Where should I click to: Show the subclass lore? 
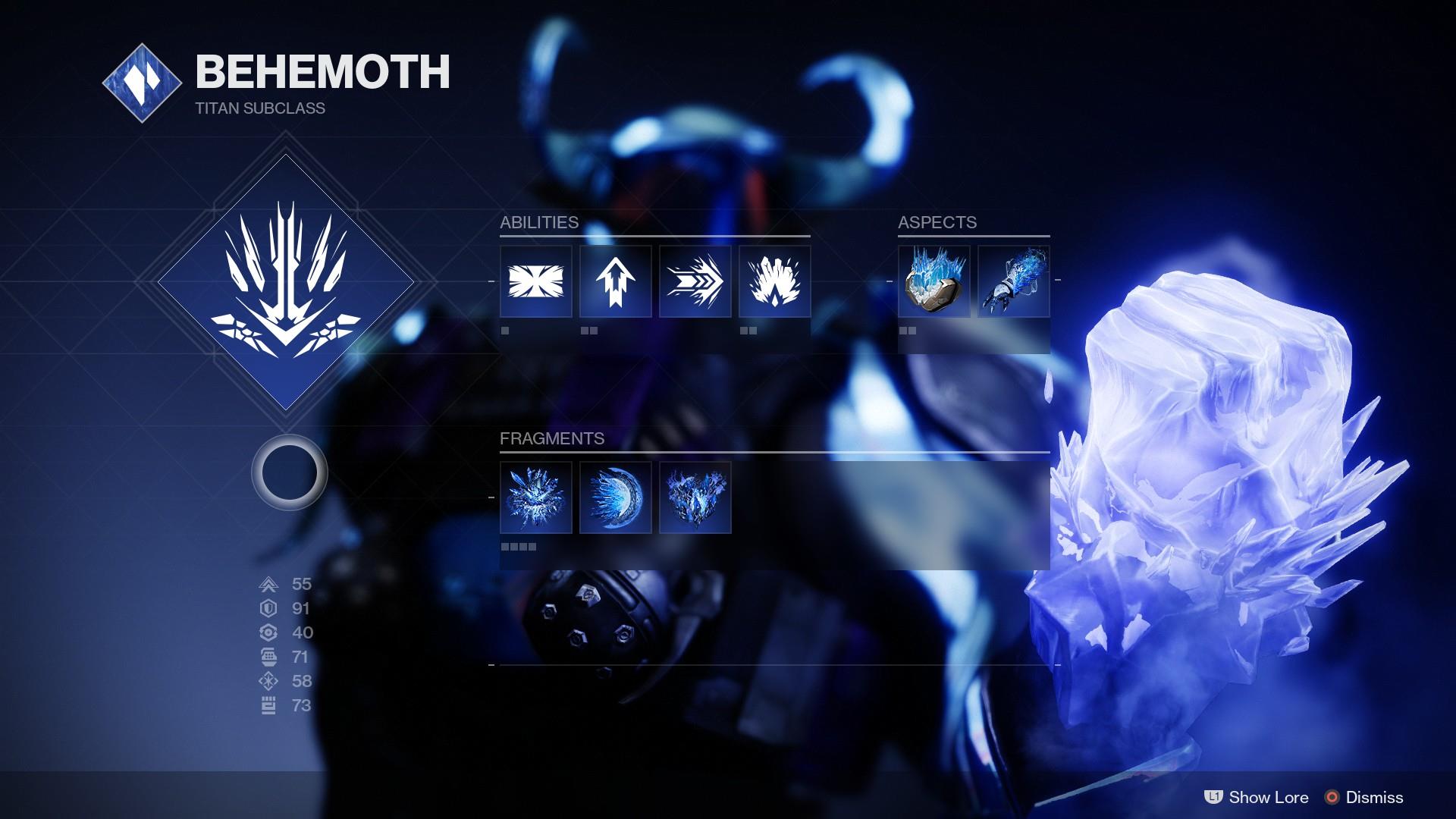1257,797
